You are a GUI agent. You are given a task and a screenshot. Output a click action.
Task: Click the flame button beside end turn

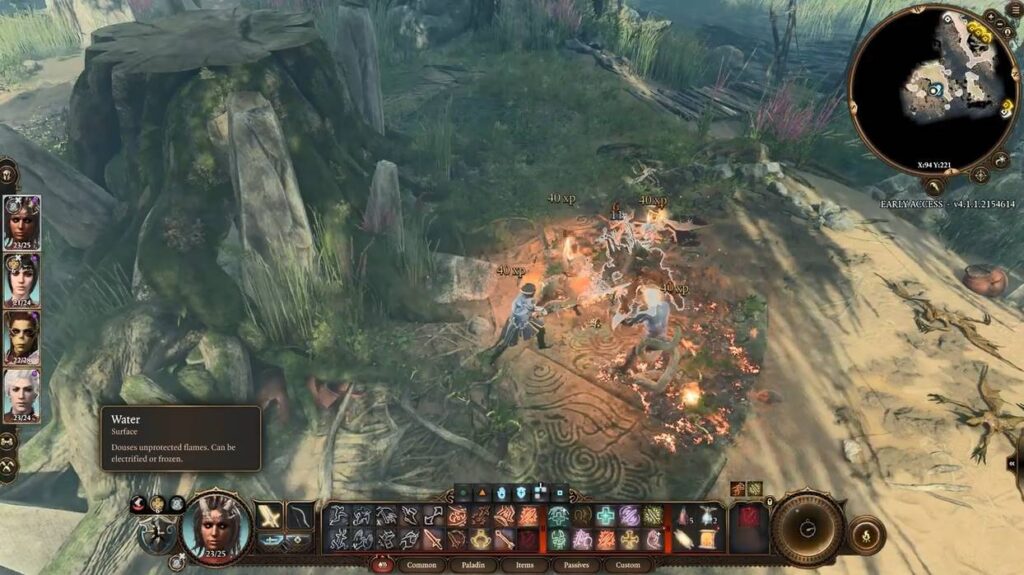(x=864, y=534)
